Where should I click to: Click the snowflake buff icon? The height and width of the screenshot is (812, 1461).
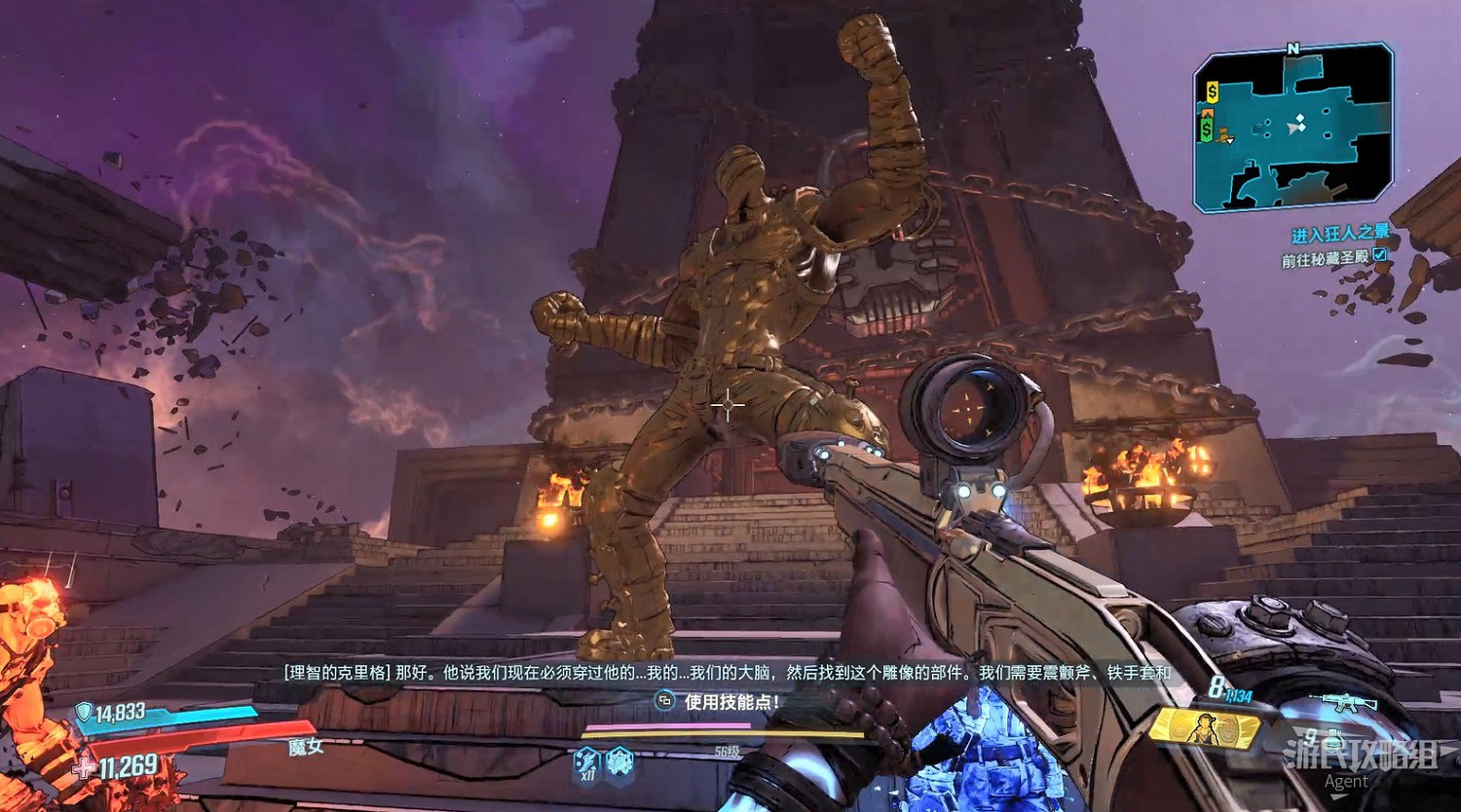(619, 761)
